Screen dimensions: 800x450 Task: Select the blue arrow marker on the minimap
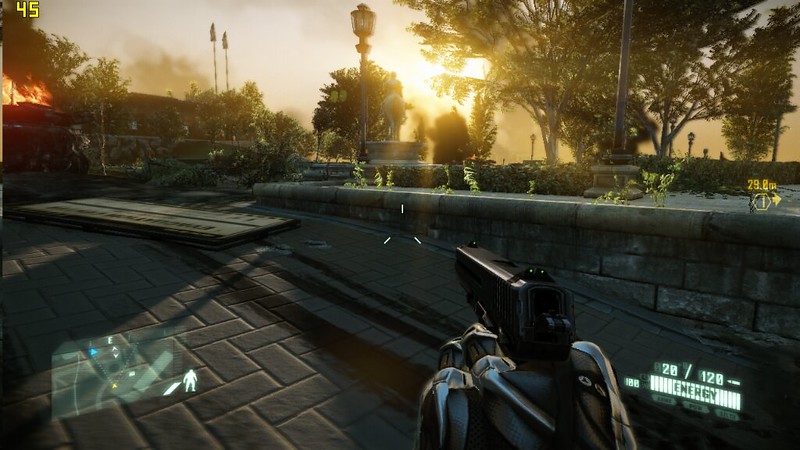pyautogui.click(x=94, y=352)
